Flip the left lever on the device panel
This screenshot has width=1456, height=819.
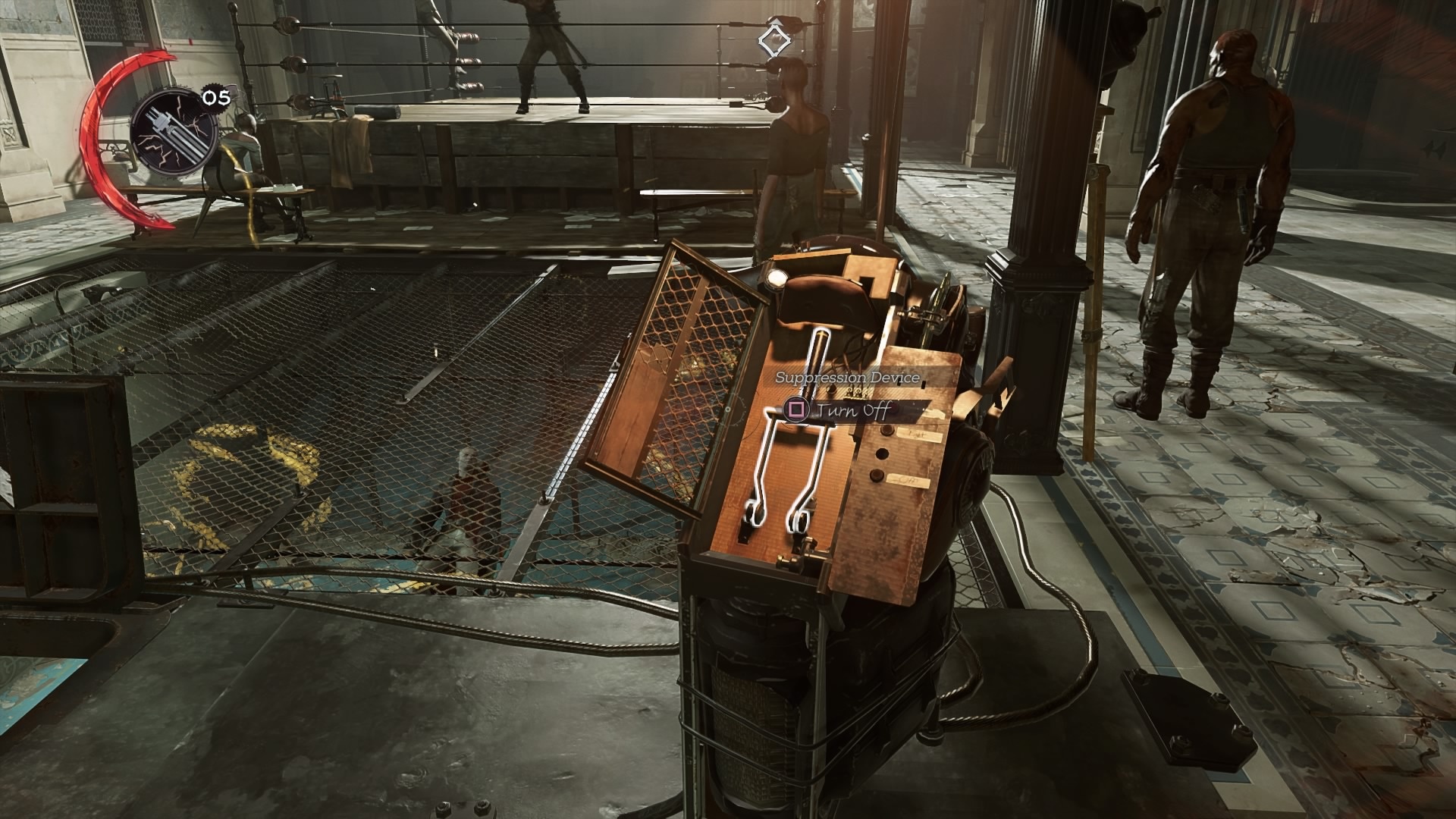pyautogui.click(x=755, y=512)
